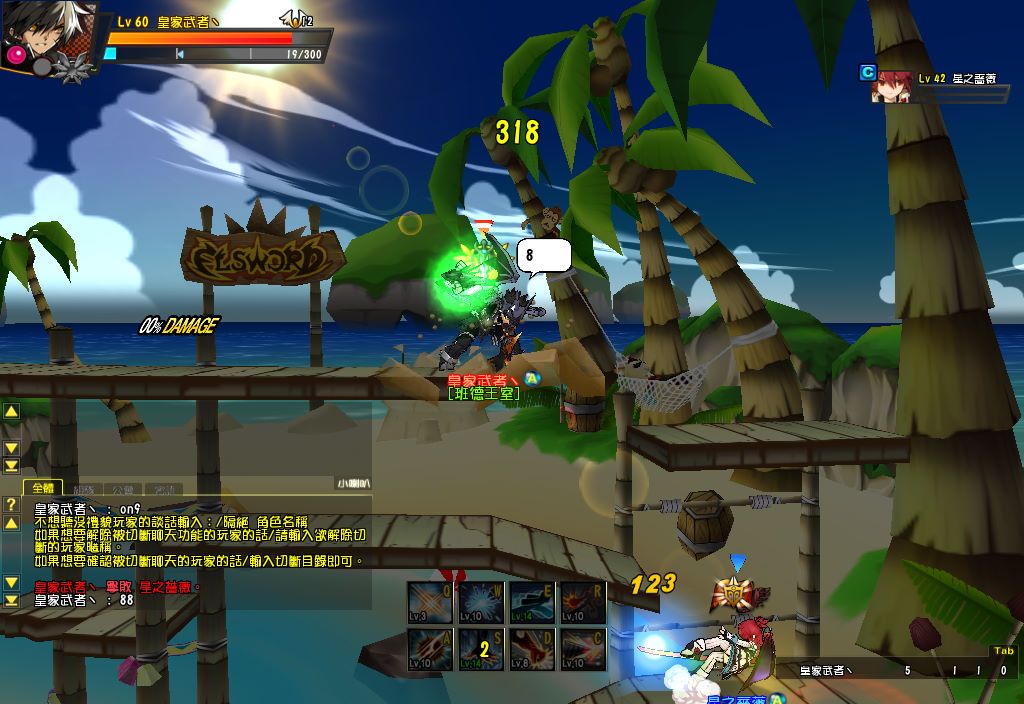Activate the Q skill with crossed slashes
The width and height of the screenshot is (1024, 704).
tap(432, 603)
